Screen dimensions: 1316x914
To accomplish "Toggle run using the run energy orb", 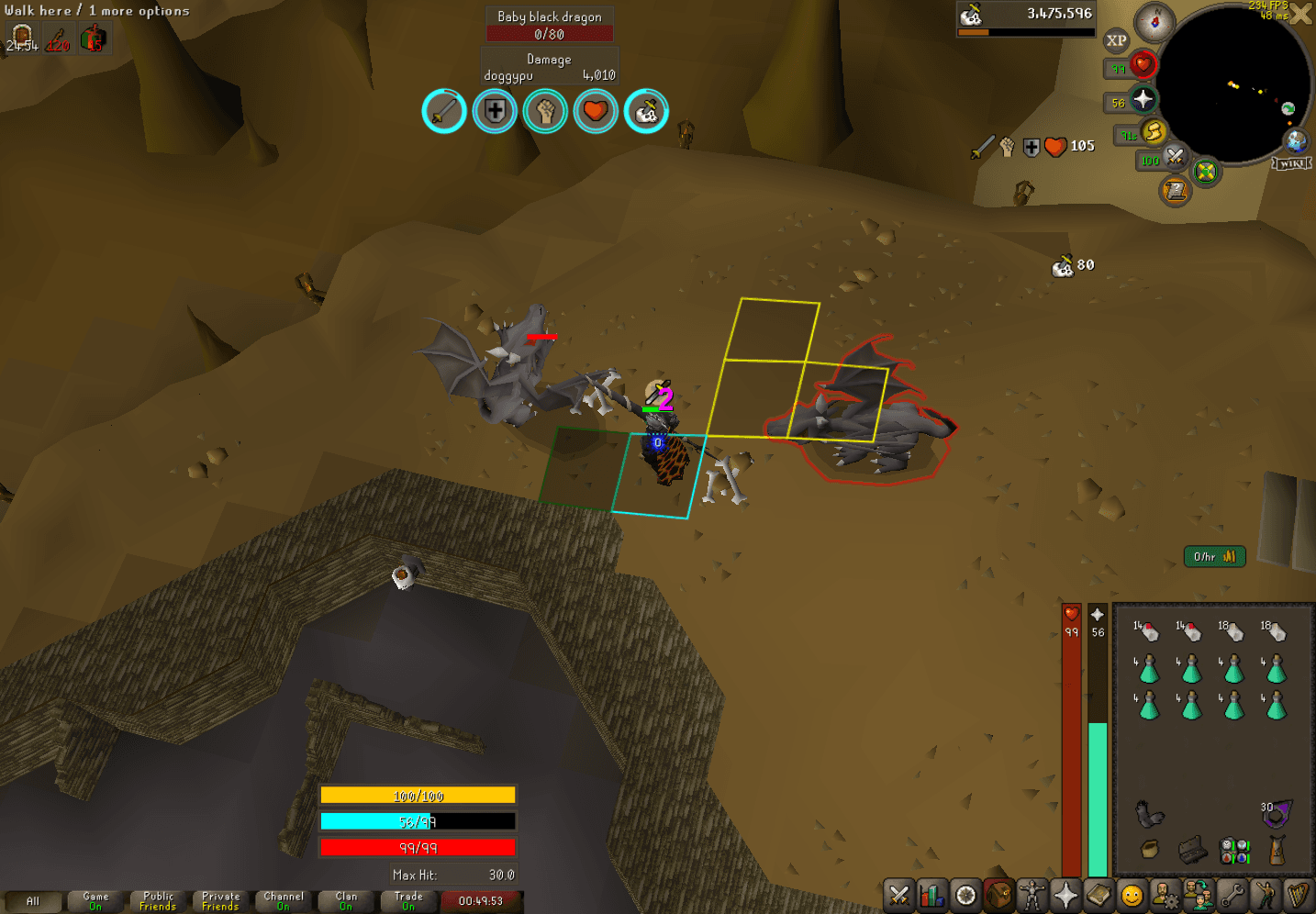I will click(1154, 131).
